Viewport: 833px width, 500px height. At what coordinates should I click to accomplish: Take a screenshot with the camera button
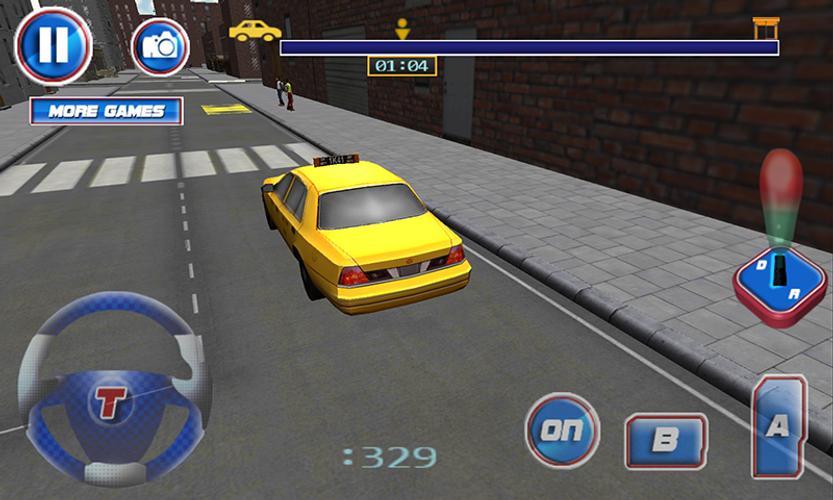160,46
